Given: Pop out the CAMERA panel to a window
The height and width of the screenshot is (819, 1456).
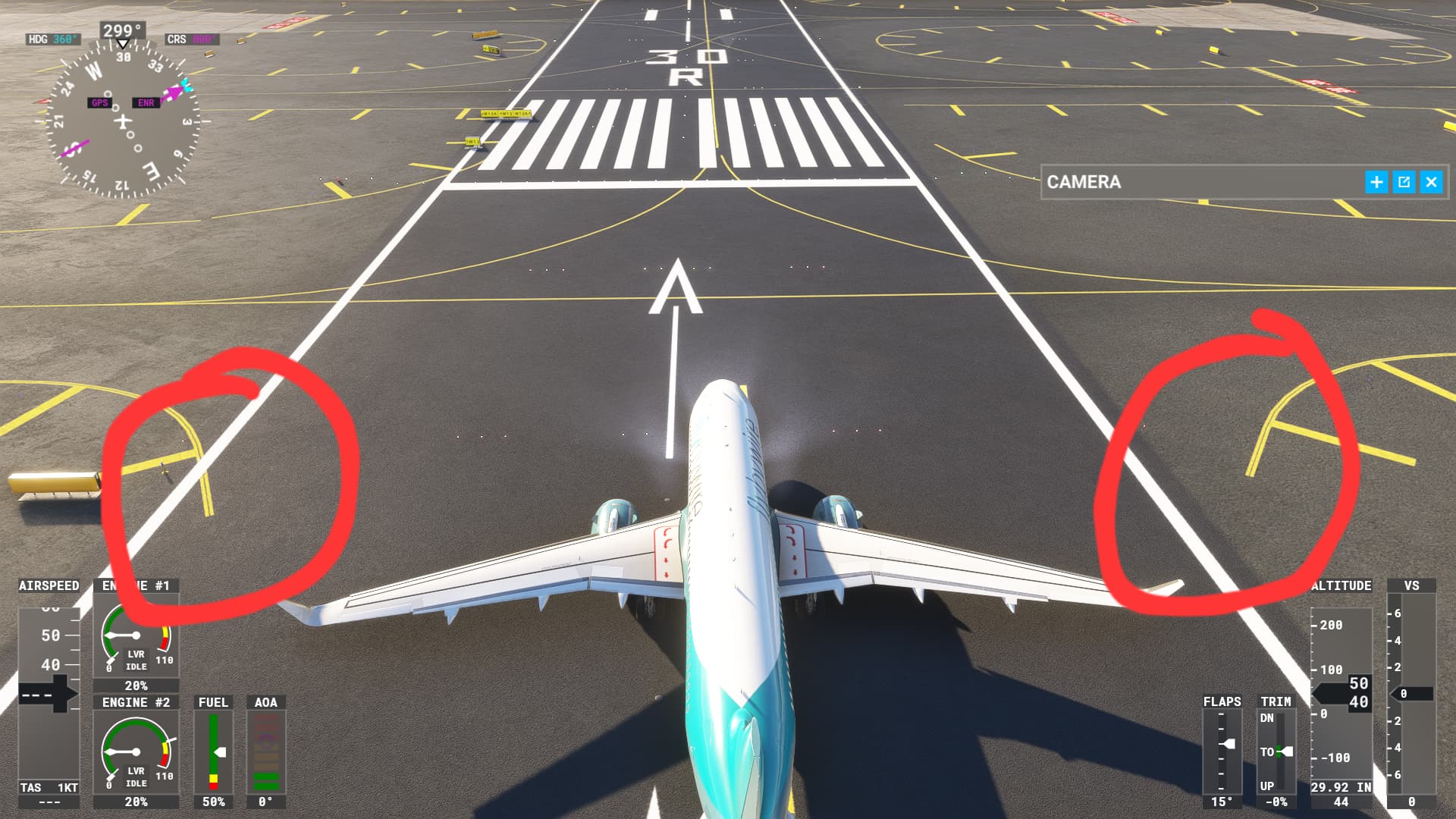Looking at the screenshot, I should click(x=1403, y=182).
